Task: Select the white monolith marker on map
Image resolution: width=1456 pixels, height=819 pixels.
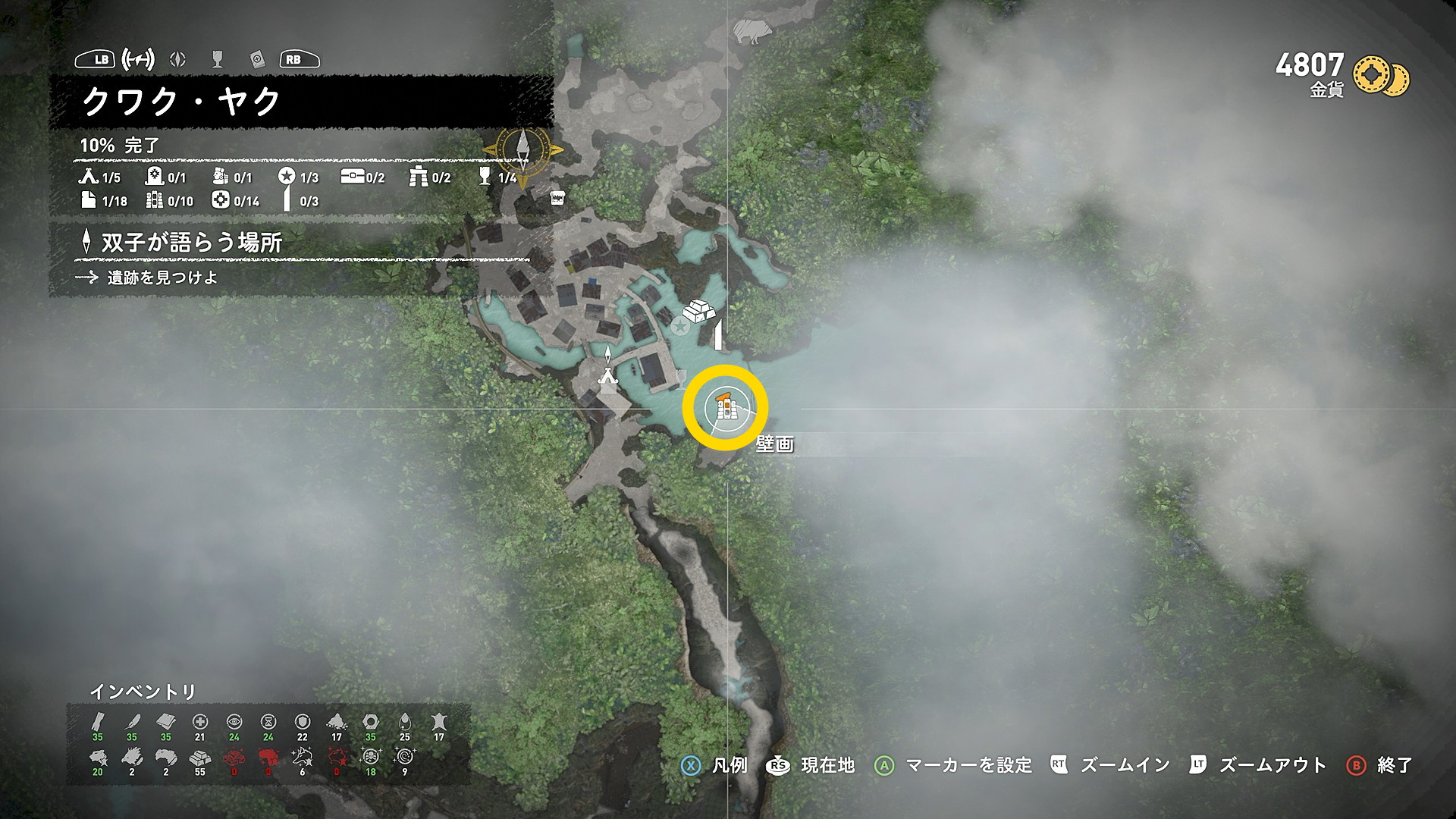Action: click(x=717, y=336)
